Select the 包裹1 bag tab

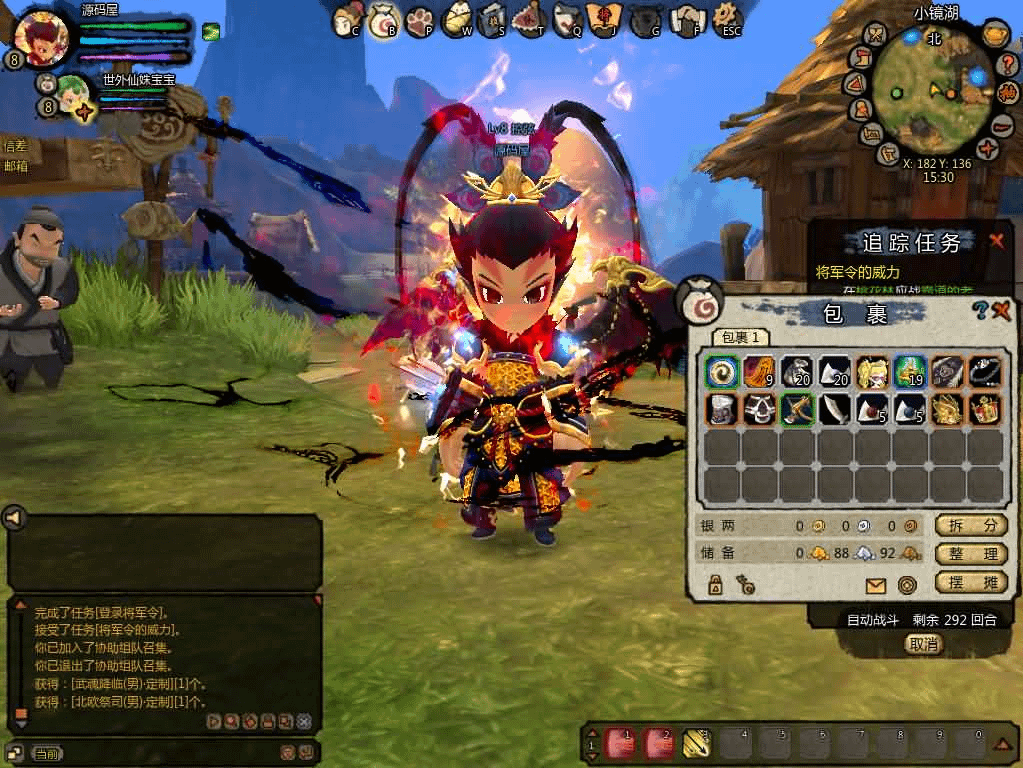pyautogui.click(x=742, y=338)
